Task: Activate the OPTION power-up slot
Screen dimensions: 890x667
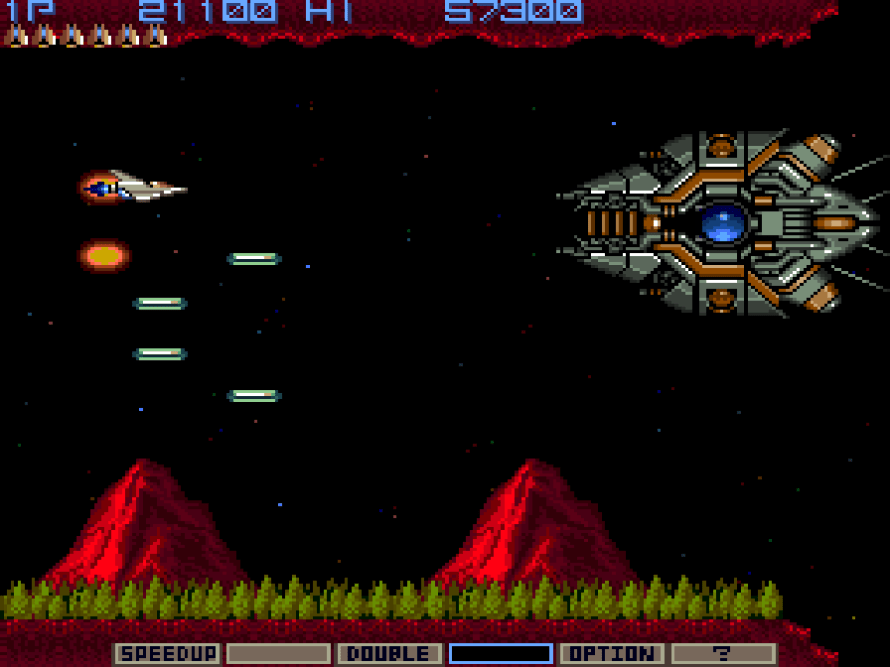Action: click(x=611, y=654)
